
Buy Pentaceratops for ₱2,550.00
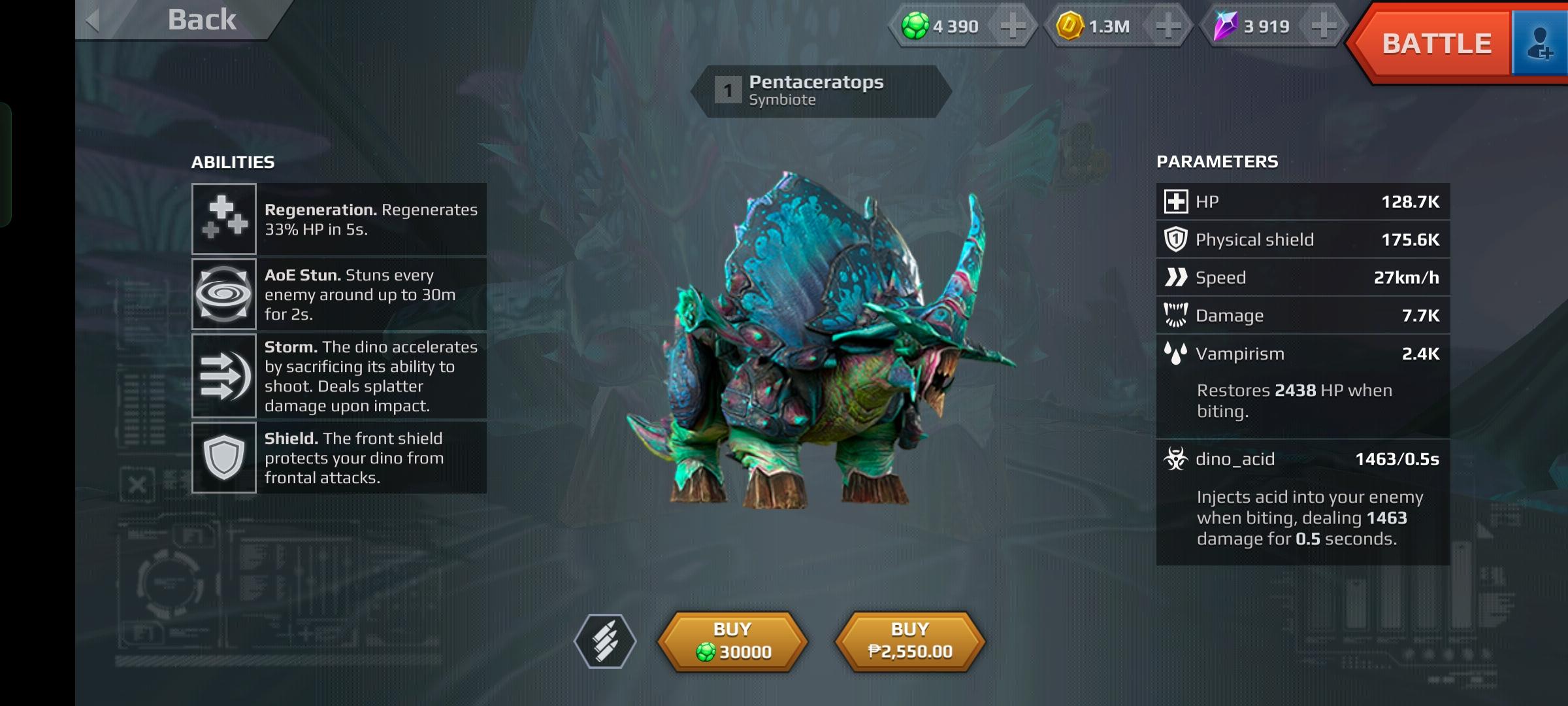(910, 641)
